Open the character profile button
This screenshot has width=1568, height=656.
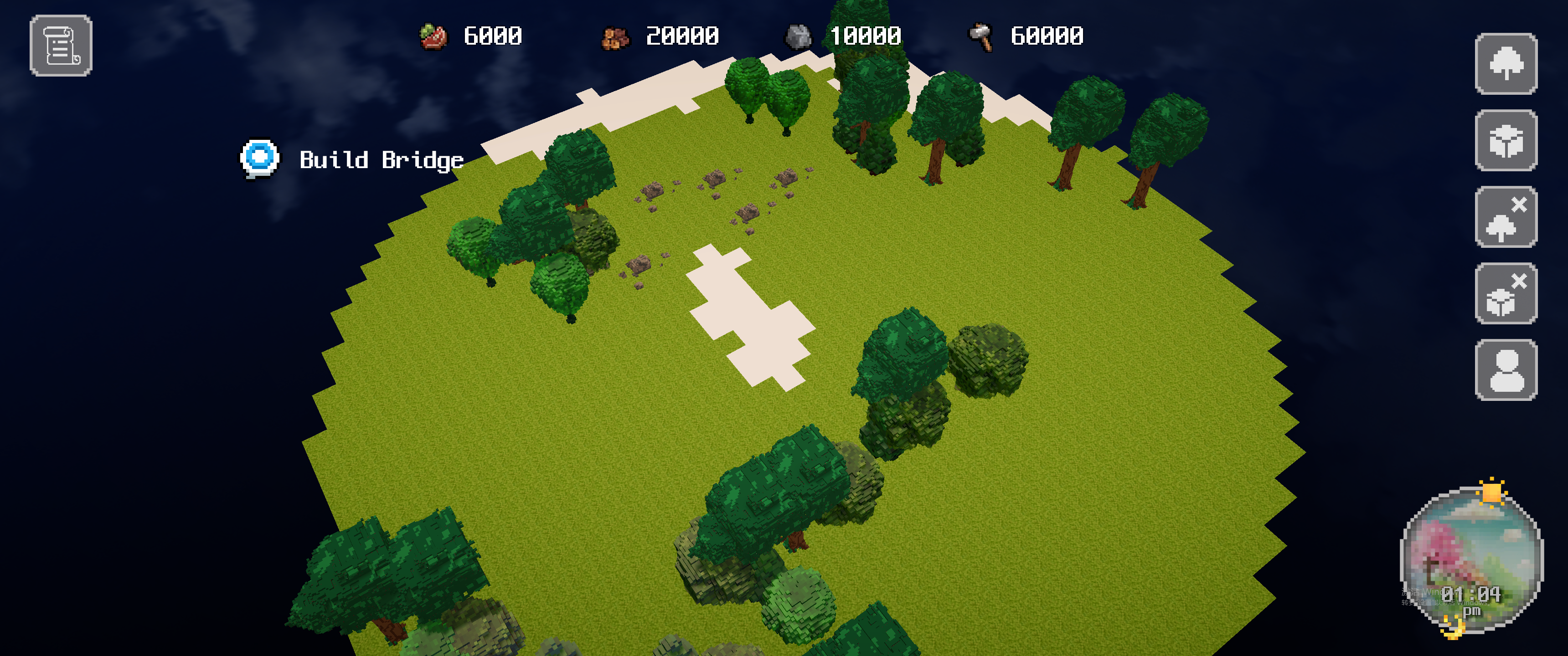click(1505, 370)
